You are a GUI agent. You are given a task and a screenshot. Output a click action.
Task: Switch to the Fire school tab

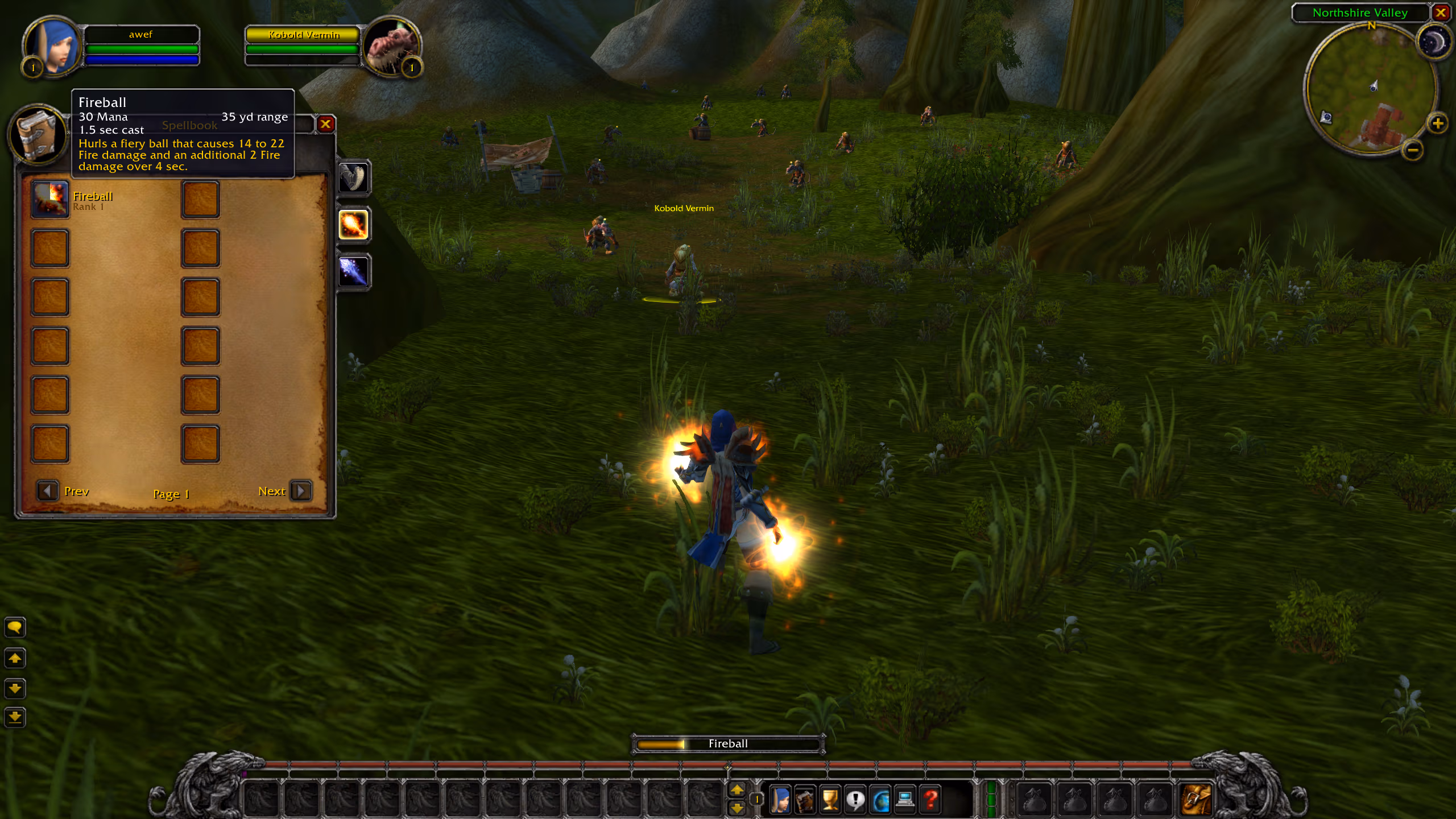353,224
